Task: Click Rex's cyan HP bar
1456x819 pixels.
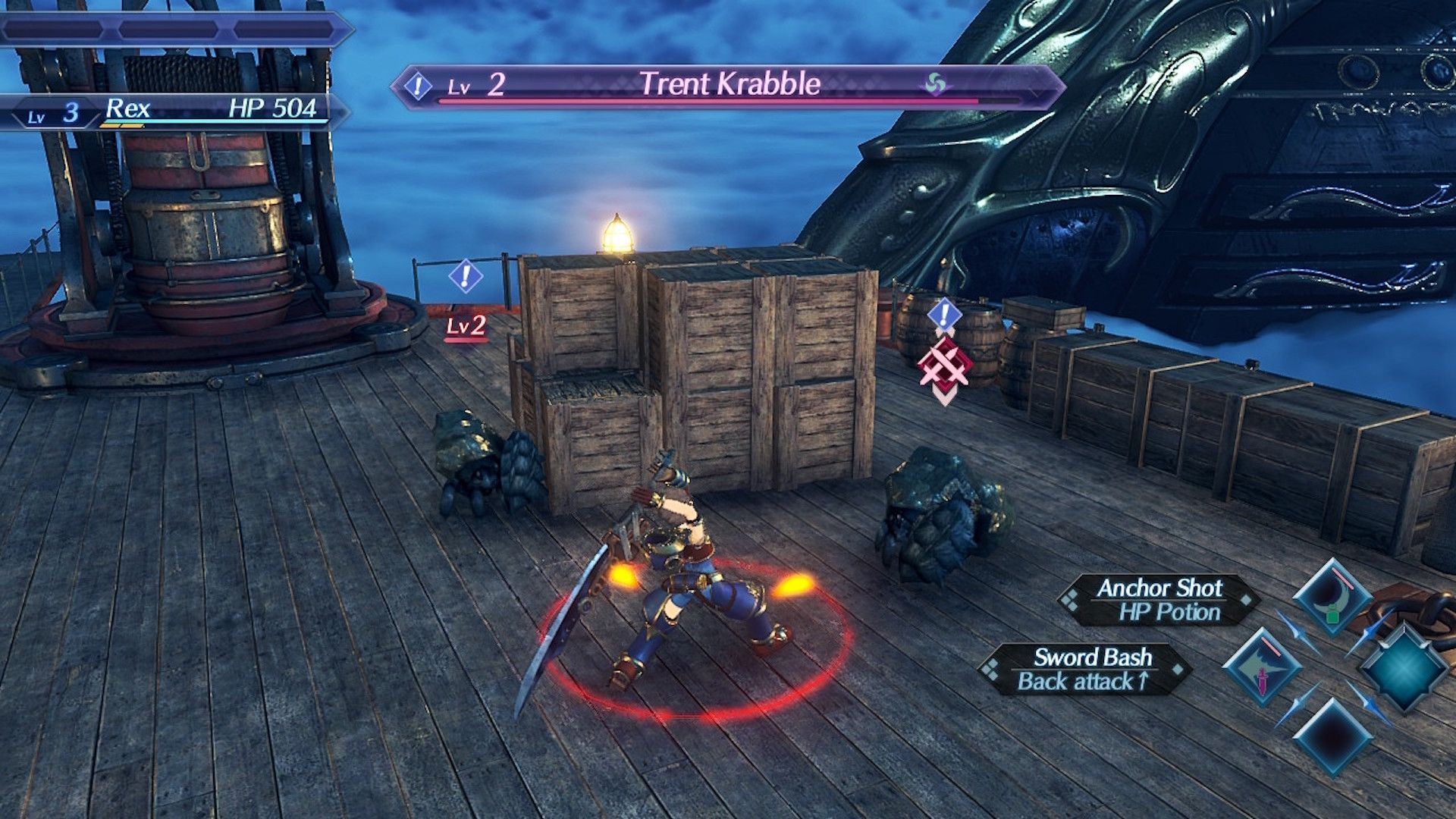Action: 197,120
